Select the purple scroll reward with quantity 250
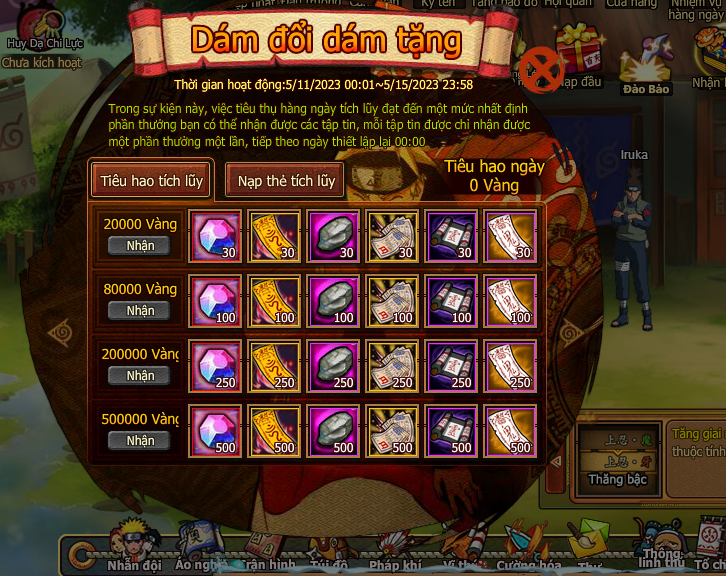Viewport: 726px width, 576px height. click(x=451, y=366)
